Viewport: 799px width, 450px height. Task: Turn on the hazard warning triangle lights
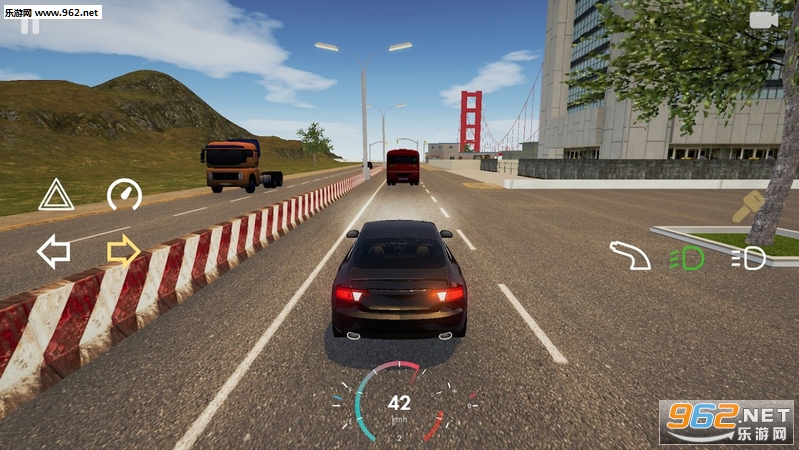[x=56, y=195]
